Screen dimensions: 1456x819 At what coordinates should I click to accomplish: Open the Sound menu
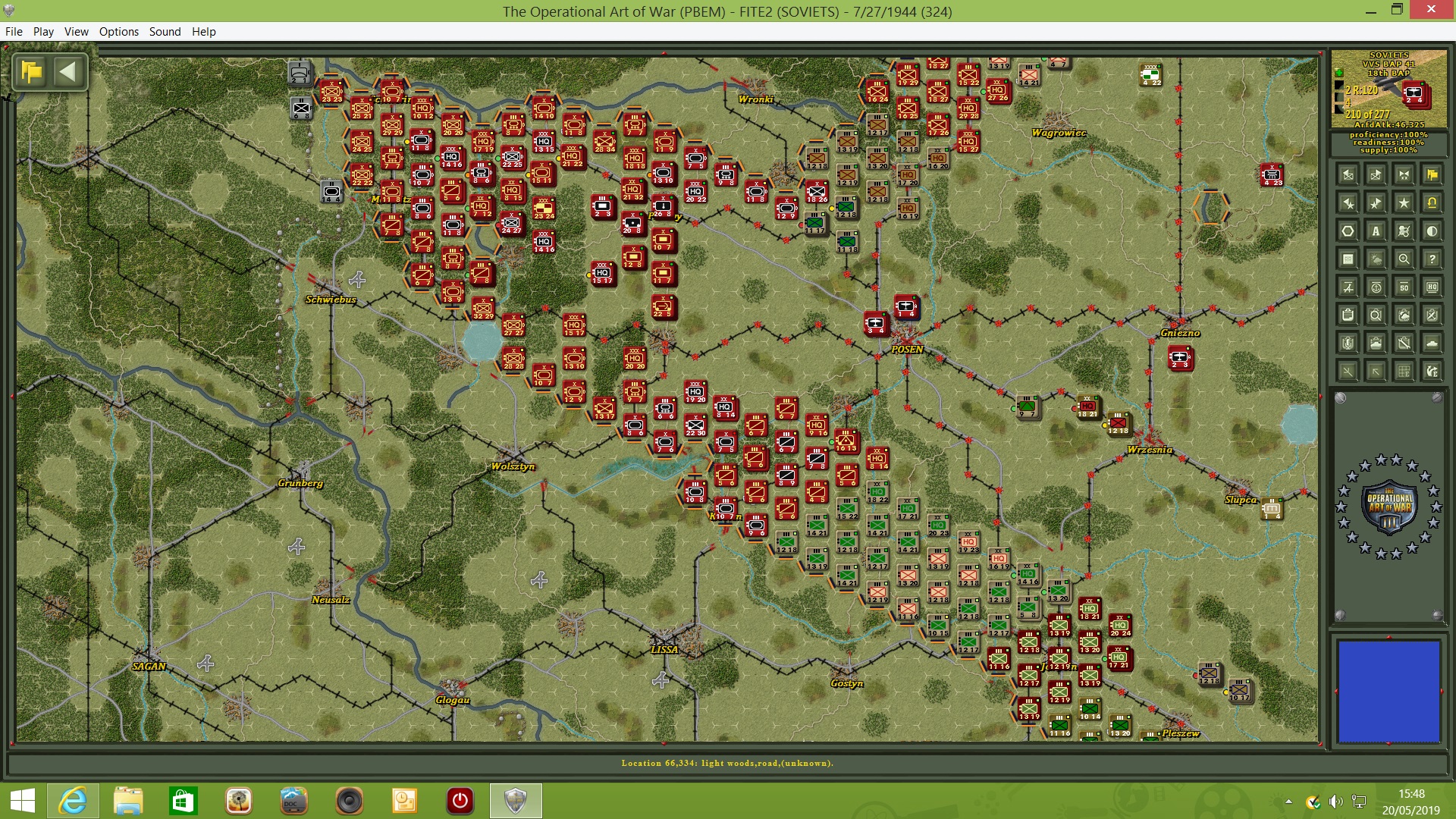165,32
